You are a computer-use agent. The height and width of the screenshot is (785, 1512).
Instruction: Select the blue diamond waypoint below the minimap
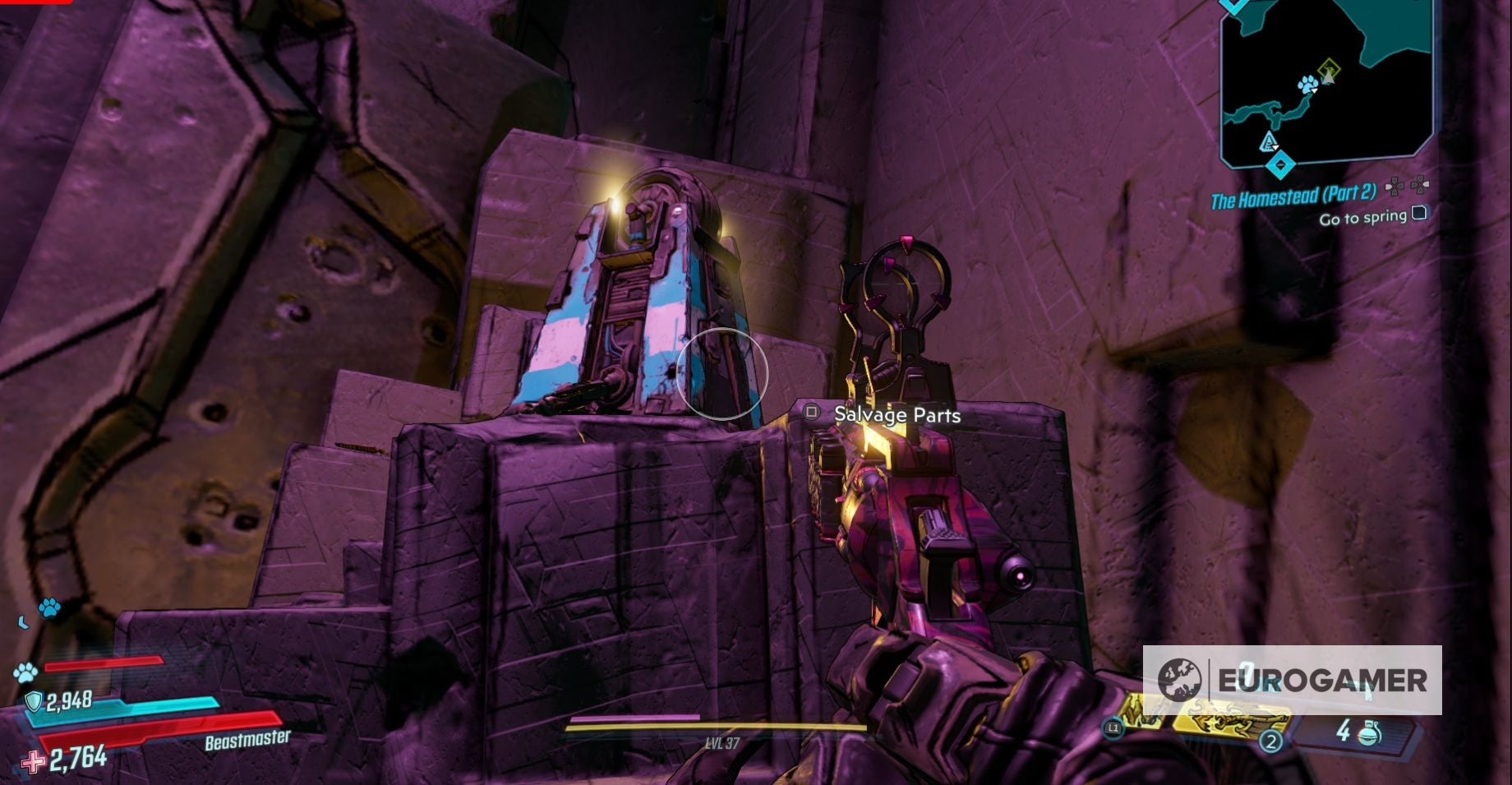pyautogui.click(x=1279, y=164)
